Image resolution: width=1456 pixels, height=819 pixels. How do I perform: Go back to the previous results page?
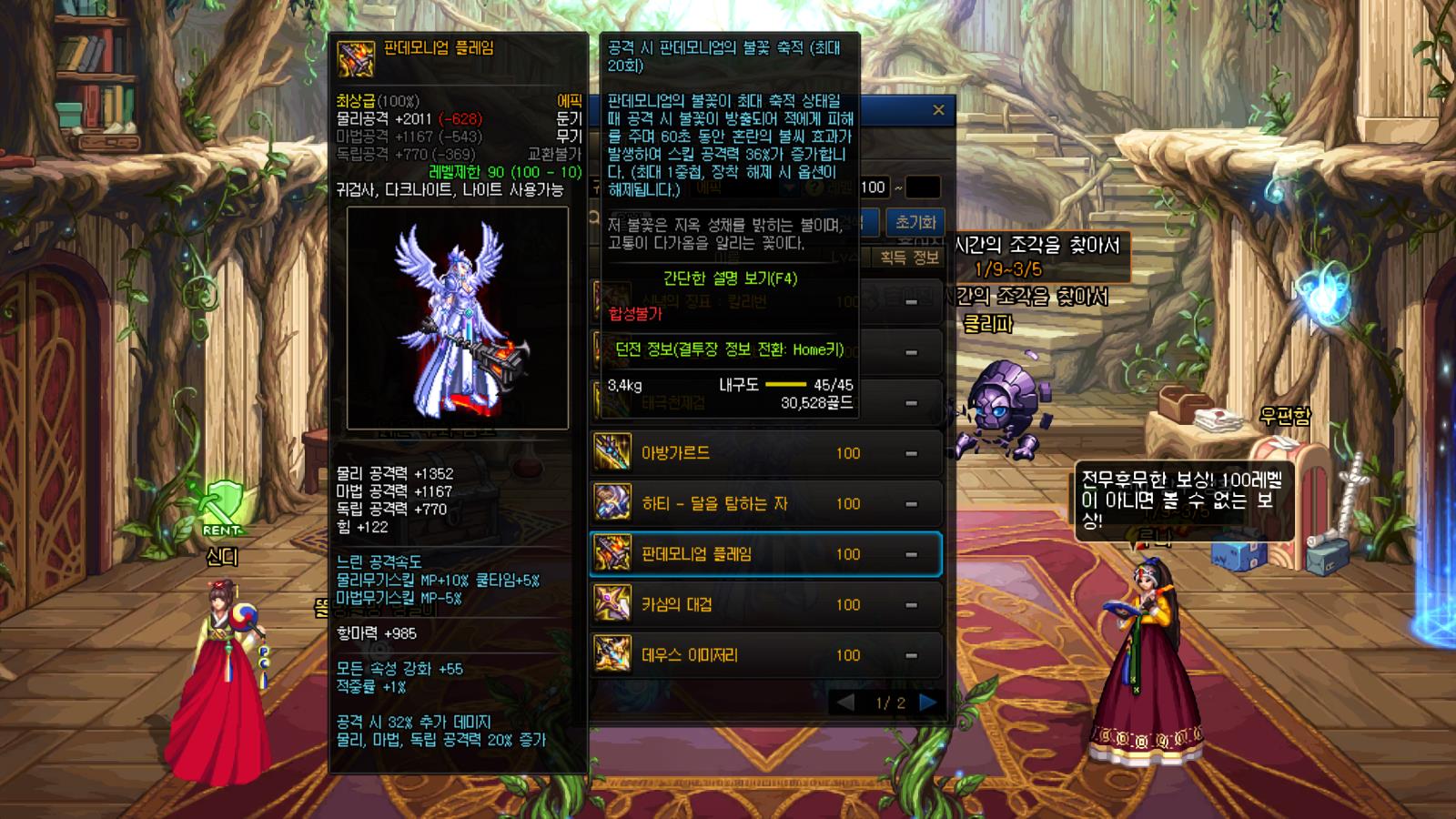pyautogui.click(x=845, y=703)
